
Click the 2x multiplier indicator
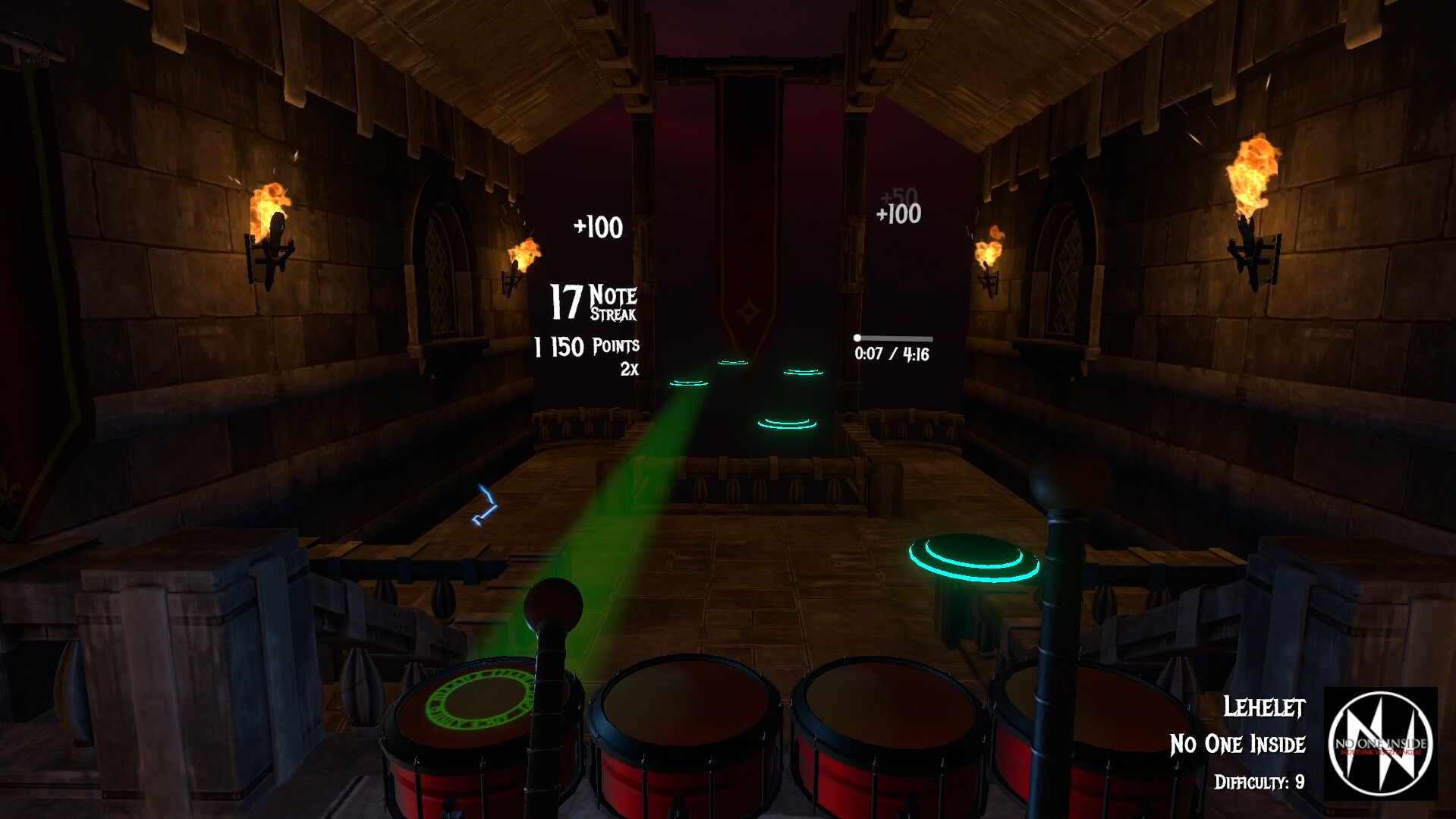click(x=631, y=370)
